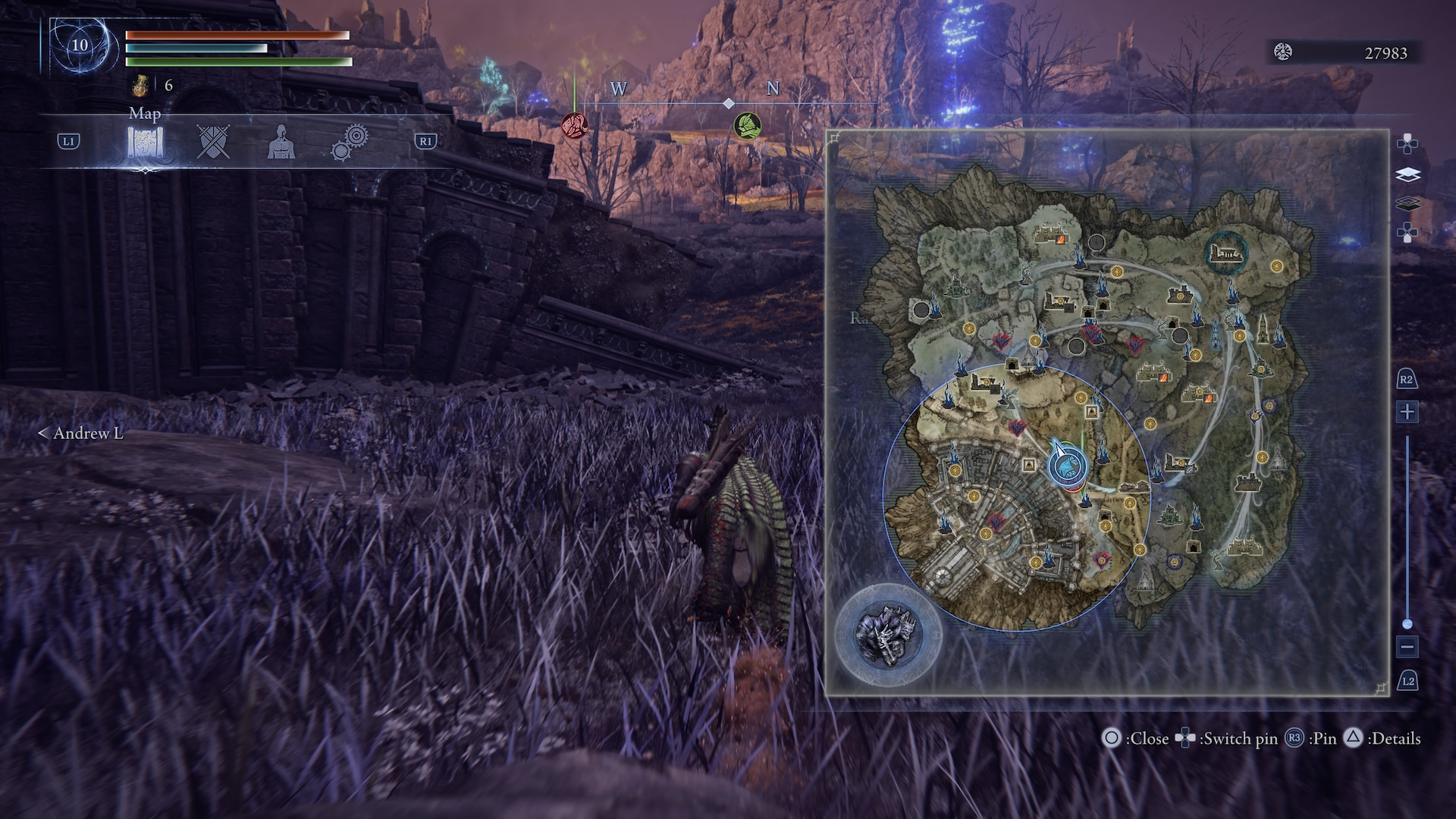Viewport: 1456px width, 819px height.
Task: Zoom in the map with plus button
Action: pyautogui.click(x=1407, y=412)
